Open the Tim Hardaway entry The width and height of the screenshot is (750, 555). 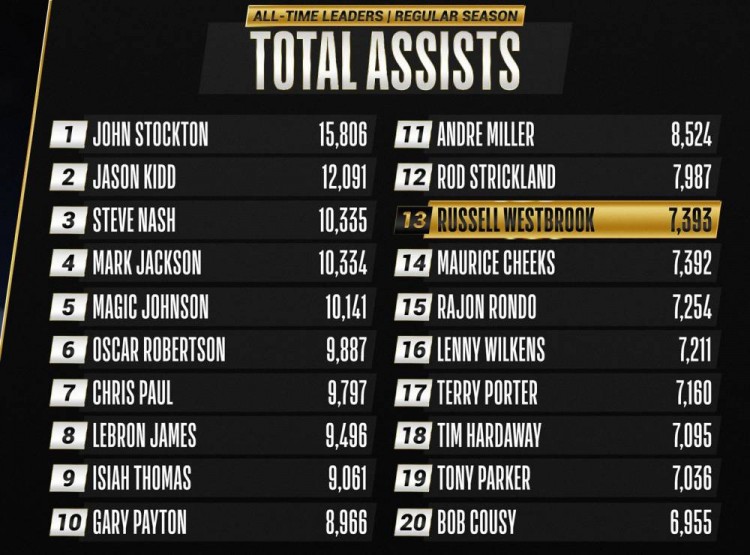click(x=555, y=435)
